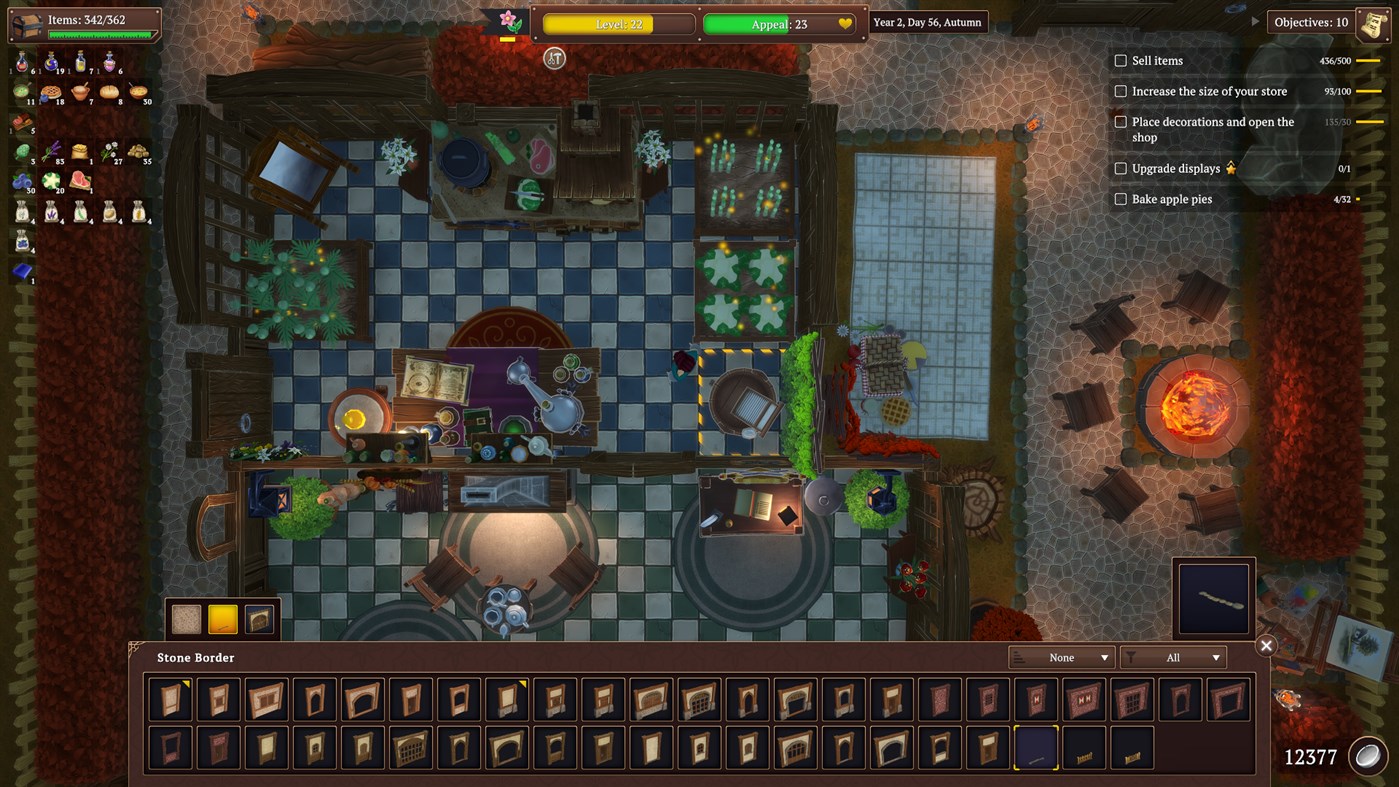
Task: Select the first stone border thumbnail
Action: (169, 699)
